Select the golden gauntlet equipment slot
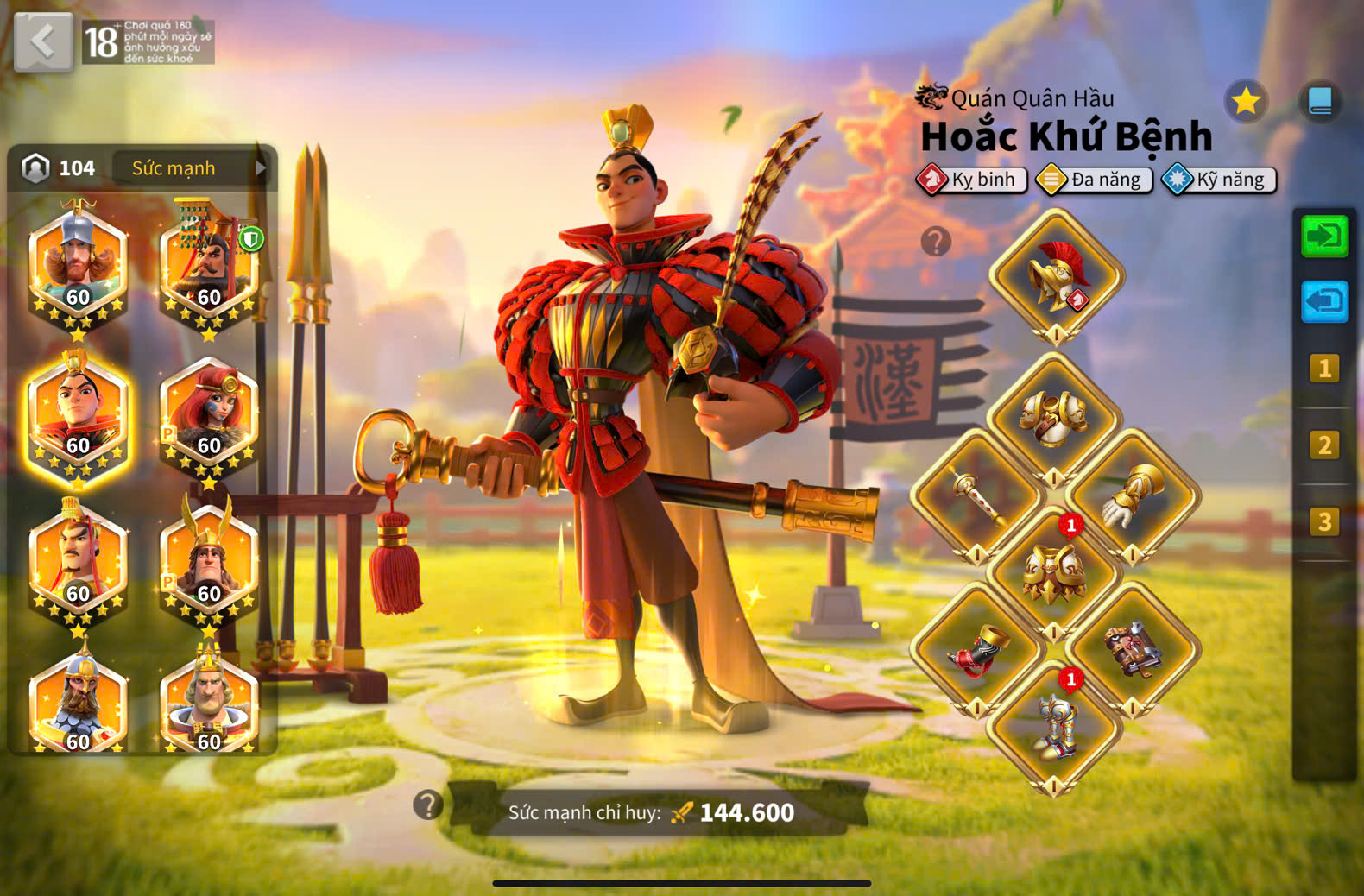 1132,495
